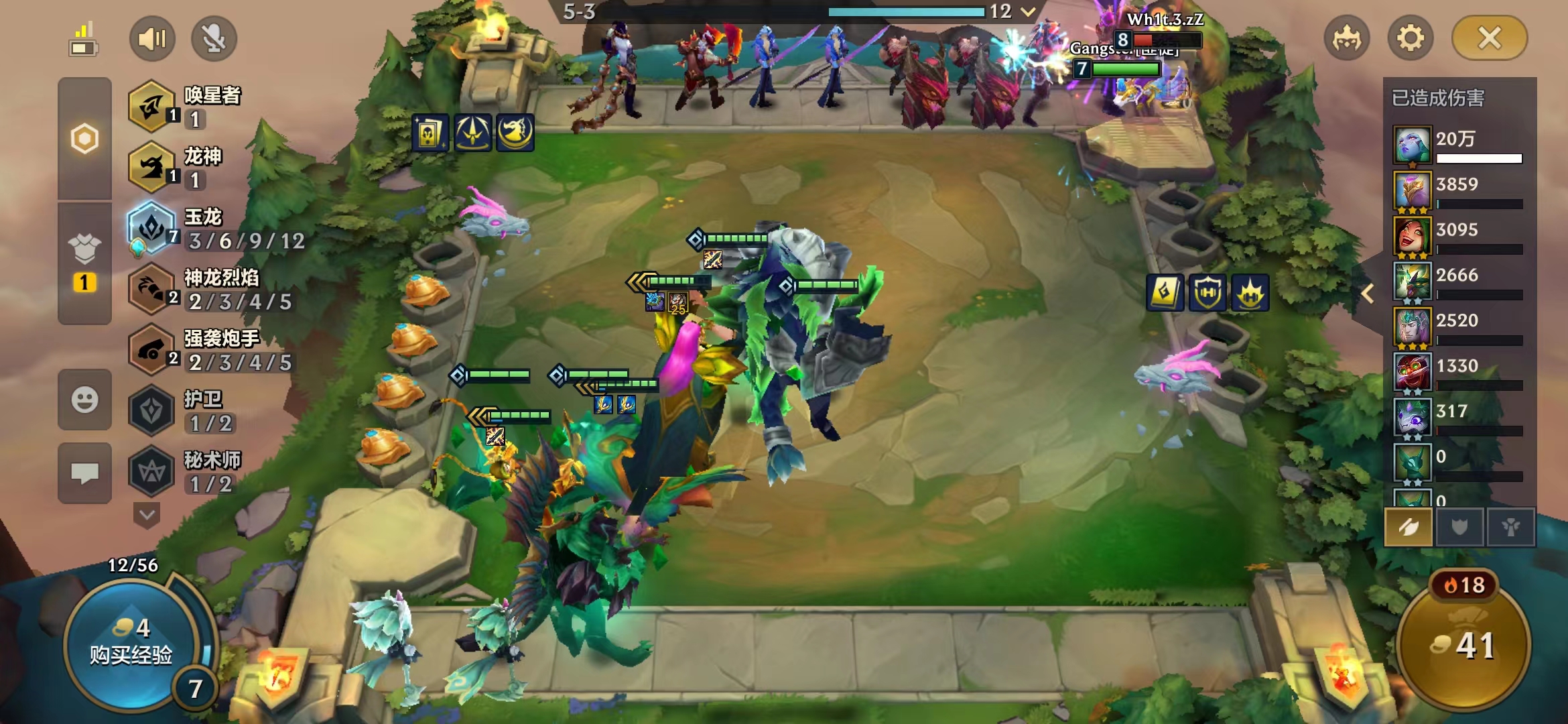Screen dimensions: 1568x724
Task: Toggle the muted microphone button
Action: [x=214, y=38]
